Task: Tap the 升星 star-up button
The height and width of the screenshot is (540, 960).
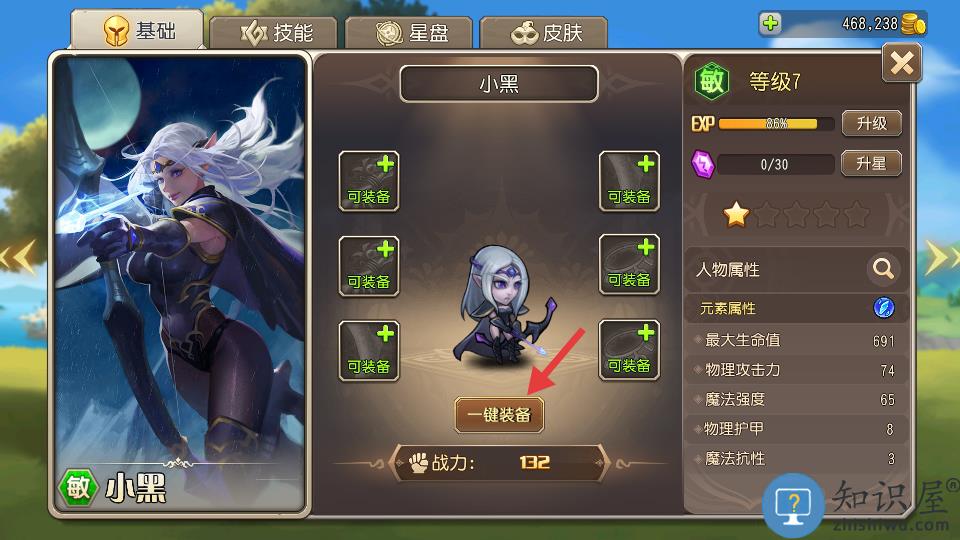Action: coord(871,163)
